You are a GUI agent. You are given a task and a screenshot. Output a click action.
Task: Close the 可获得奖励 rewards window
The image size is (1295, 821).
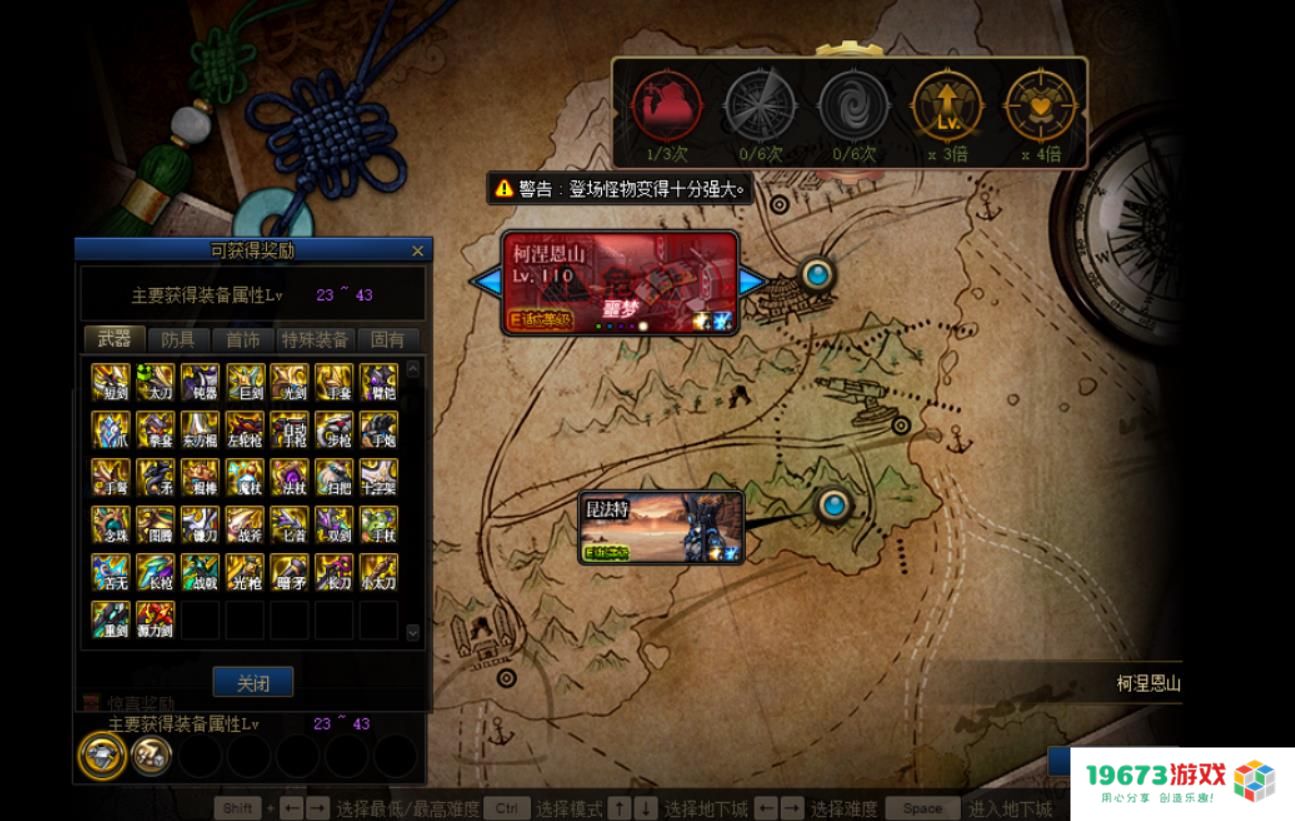click(x=418, y=251)
